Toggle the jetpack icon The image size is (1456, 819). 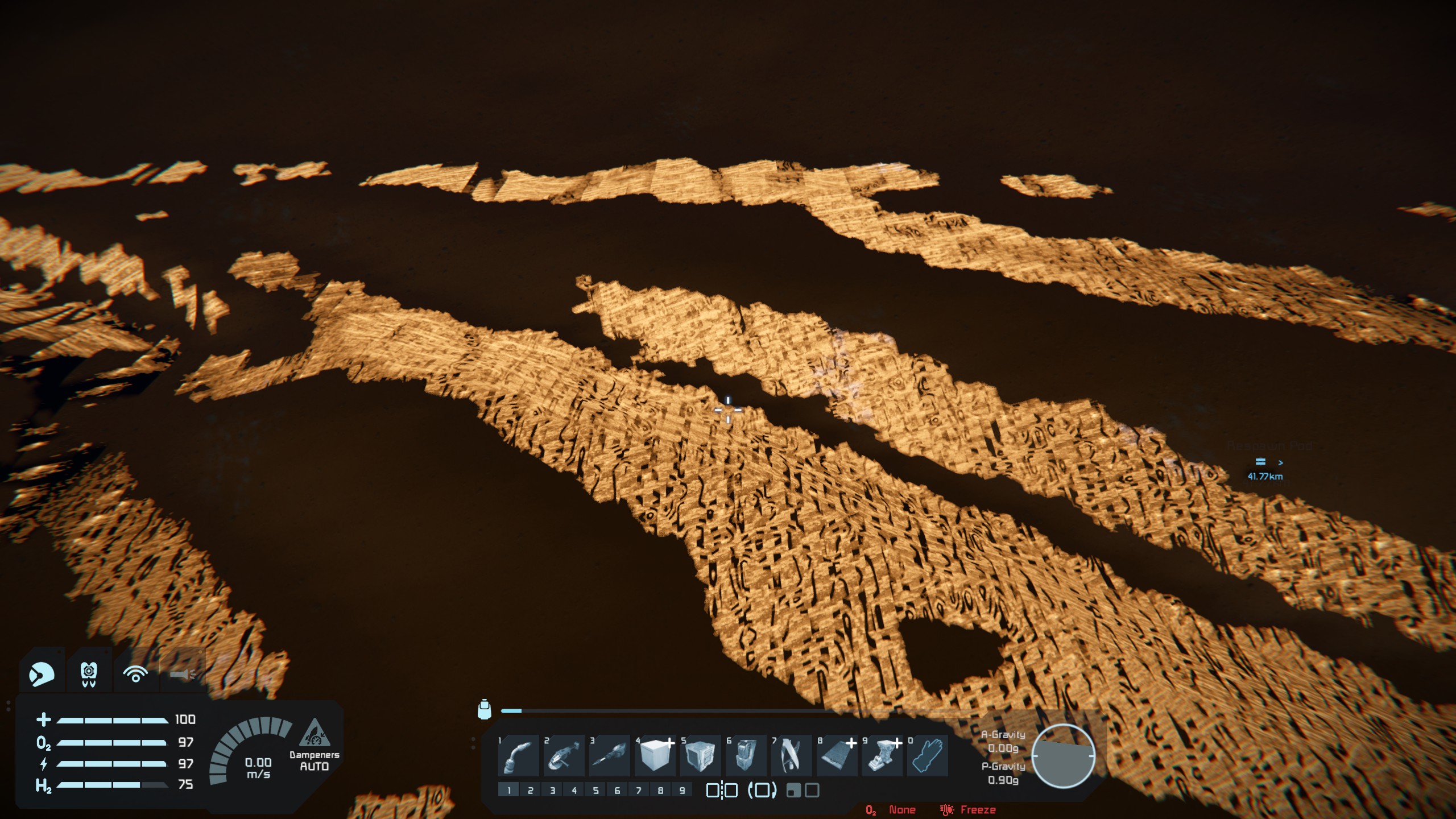coord(89,674)
